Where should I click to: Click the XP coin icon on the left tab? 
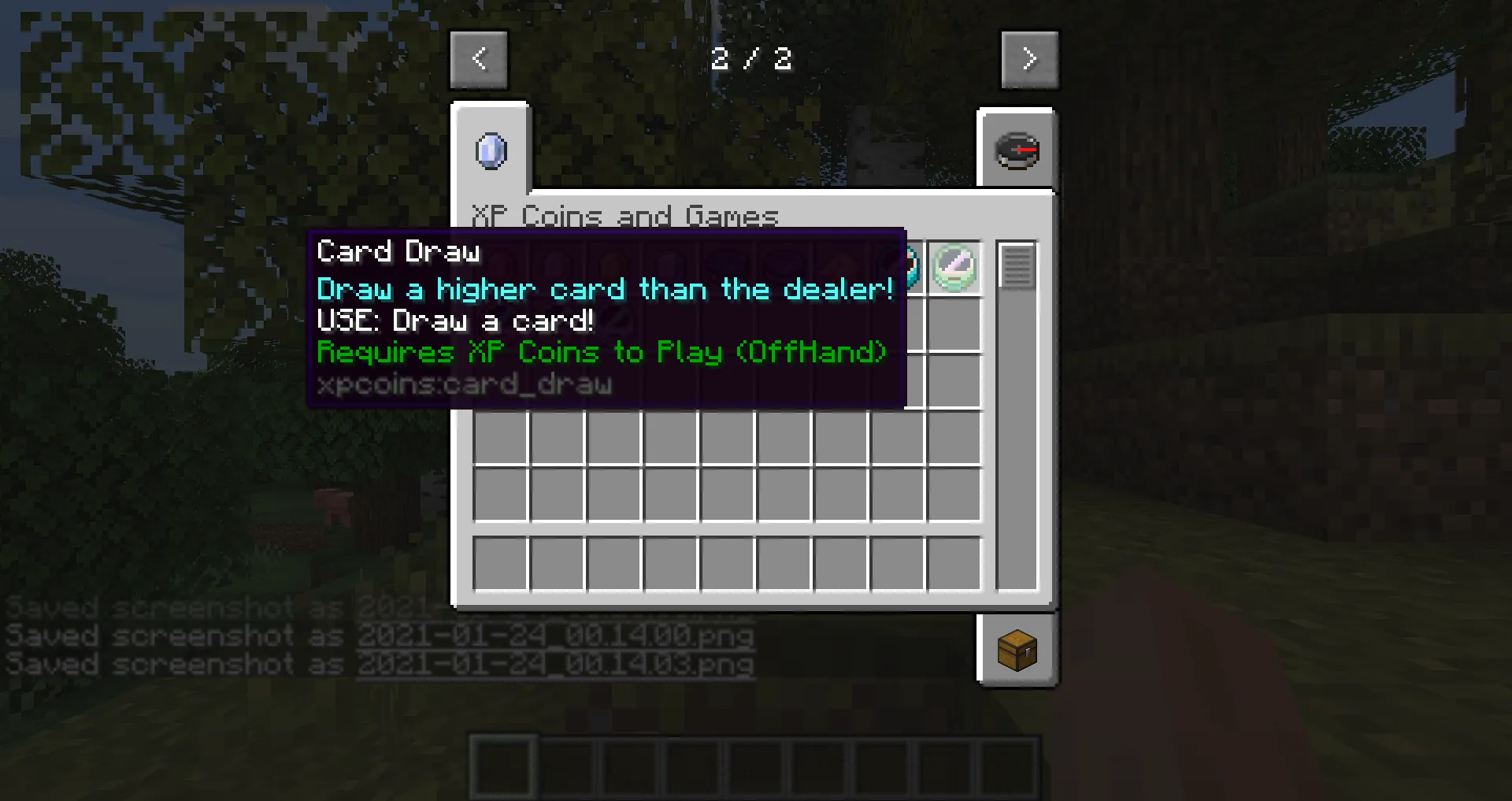491,151
